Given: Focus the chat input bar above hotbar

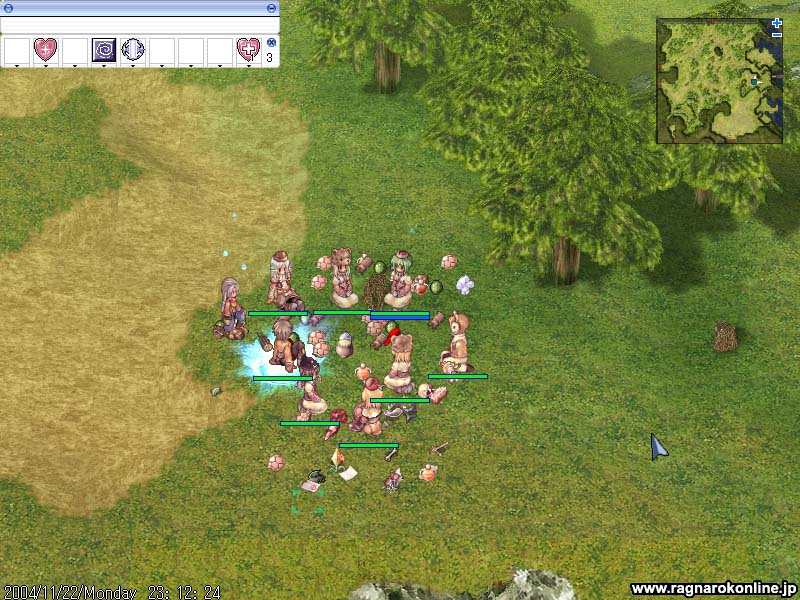Looking at the screenshot, I should tap(138, 25).
